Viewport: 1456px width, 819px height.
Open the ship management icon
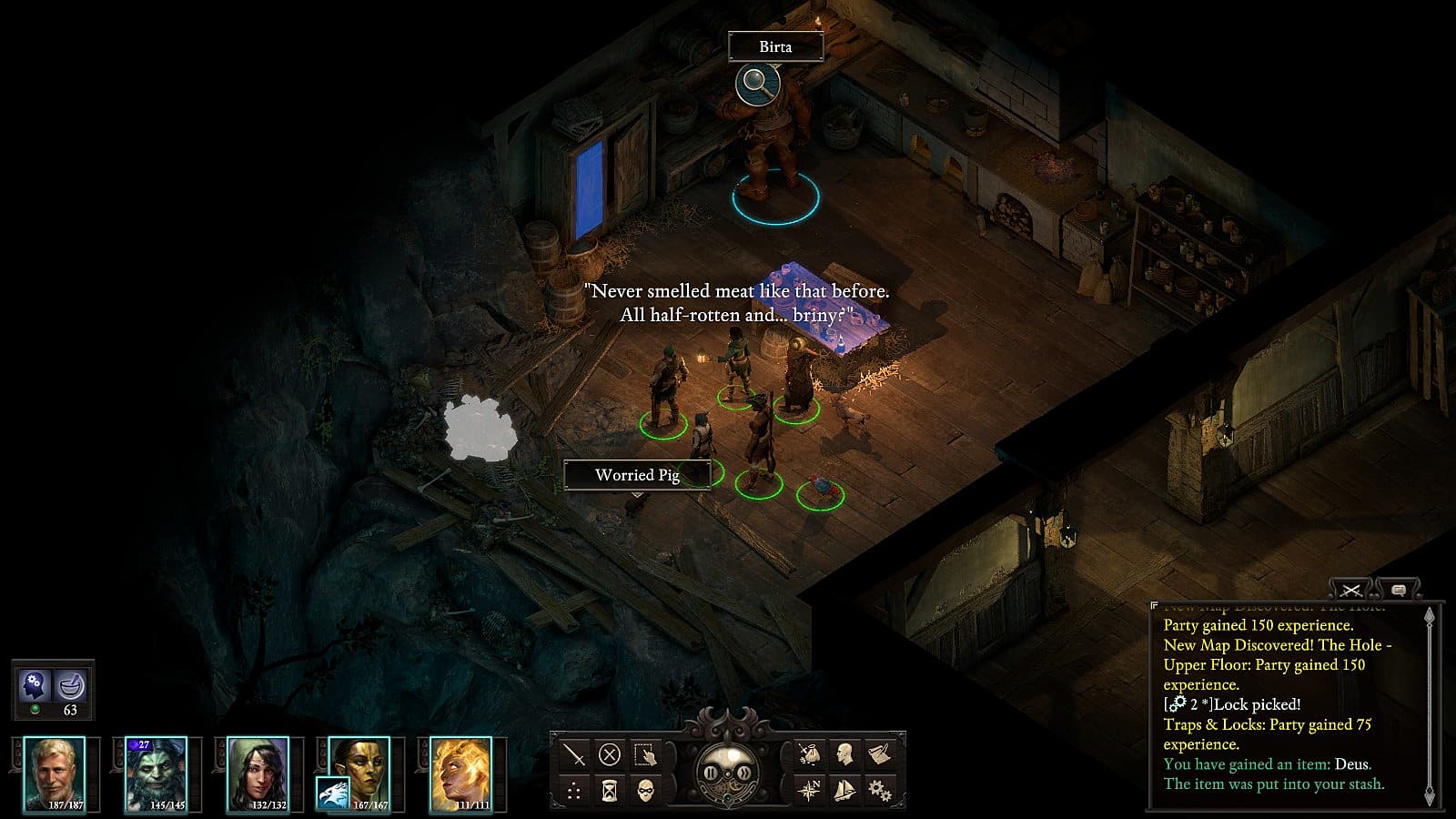click(x=844, y=790)
